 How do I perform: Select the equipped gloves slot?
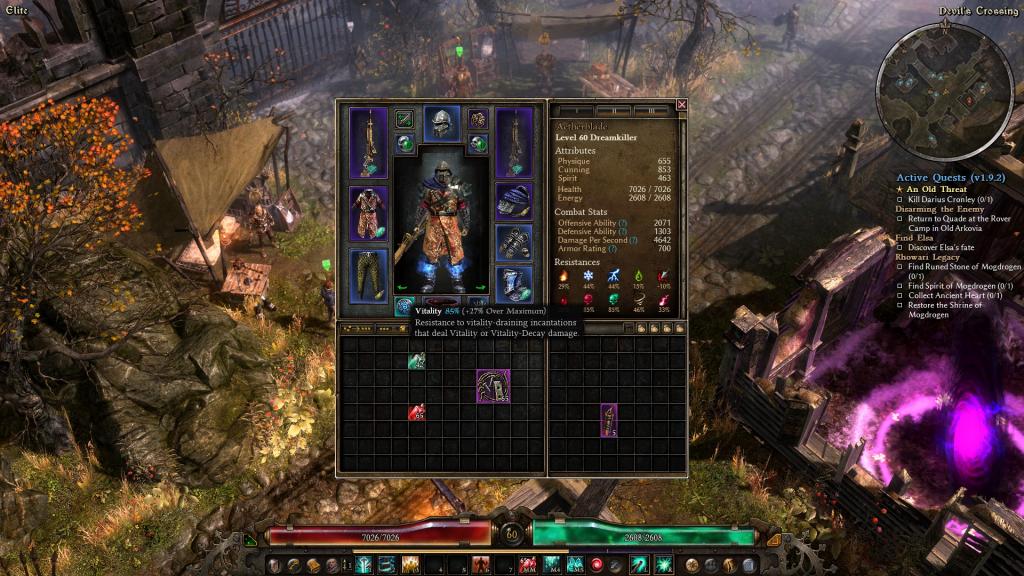(x=513, y=243)
